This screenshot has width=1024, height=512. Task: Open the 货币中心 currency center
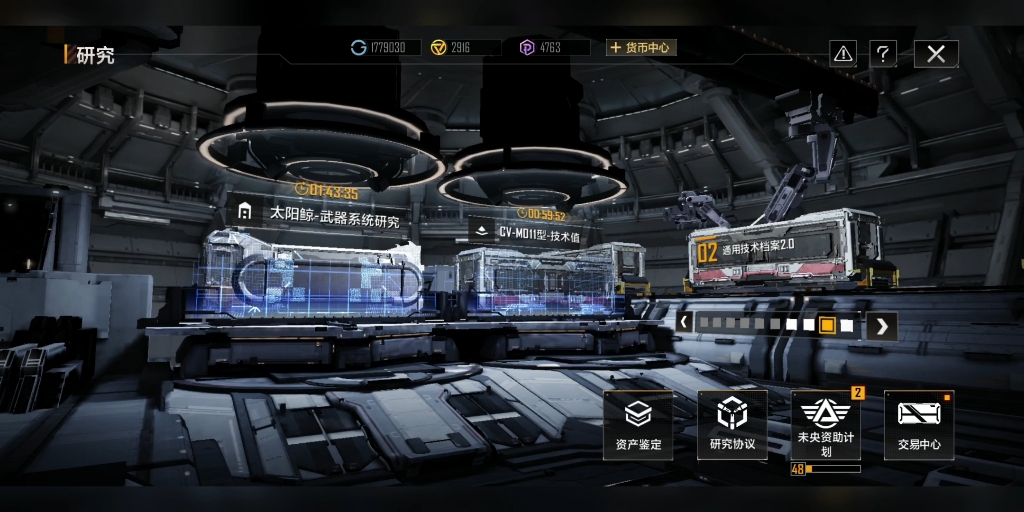click(x=641, y=47)
